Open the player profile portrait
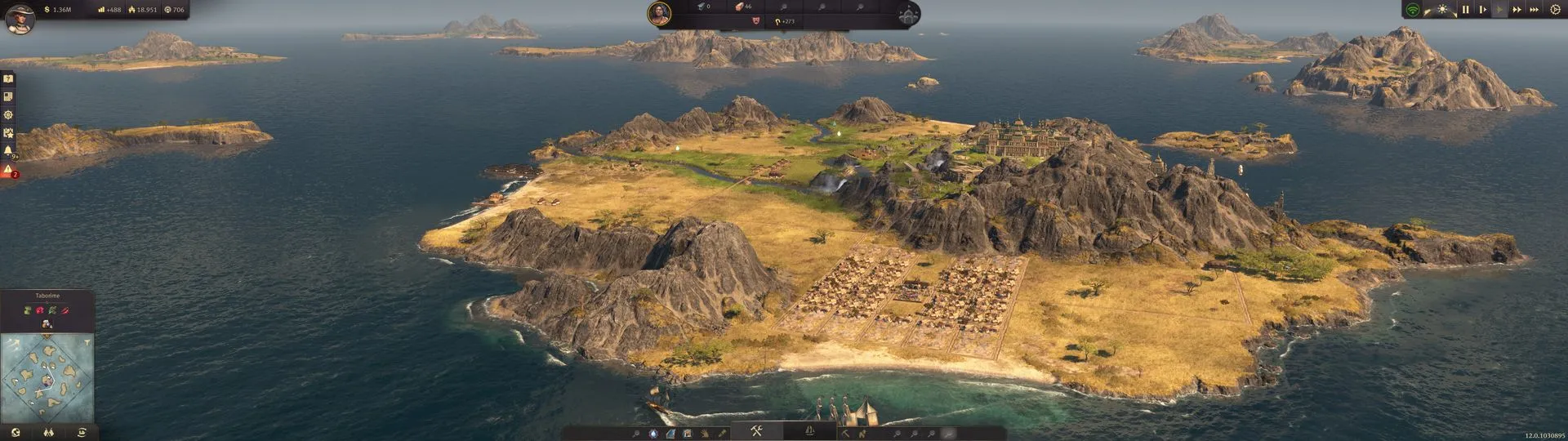Image resolution: width=1568 pixels, height=441 pixels. point(20,18)
